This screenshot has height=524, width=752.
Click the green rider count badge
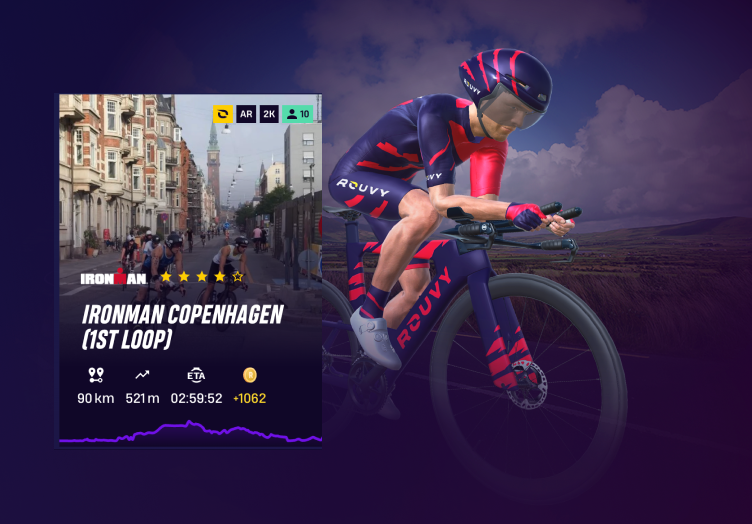point(297,114)
